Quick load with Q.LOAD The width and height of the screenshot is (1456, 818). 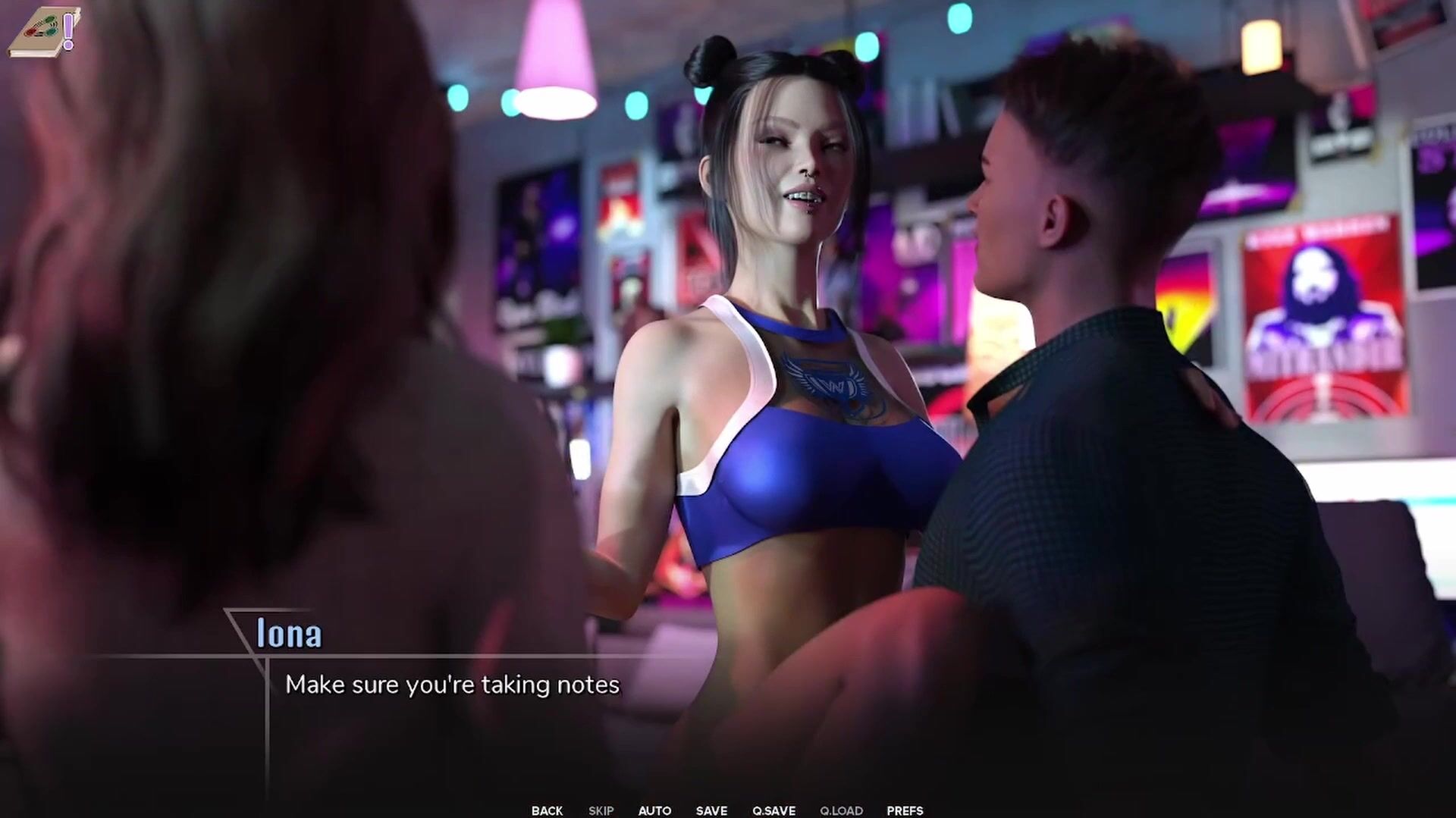841,810
